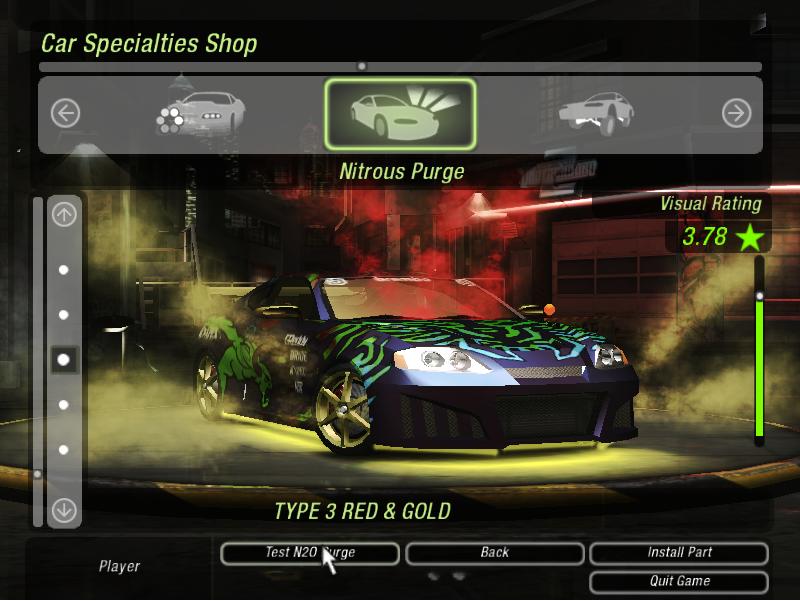
Task: Click the Test N2O Purge button
Action: (x=310, y=553)
